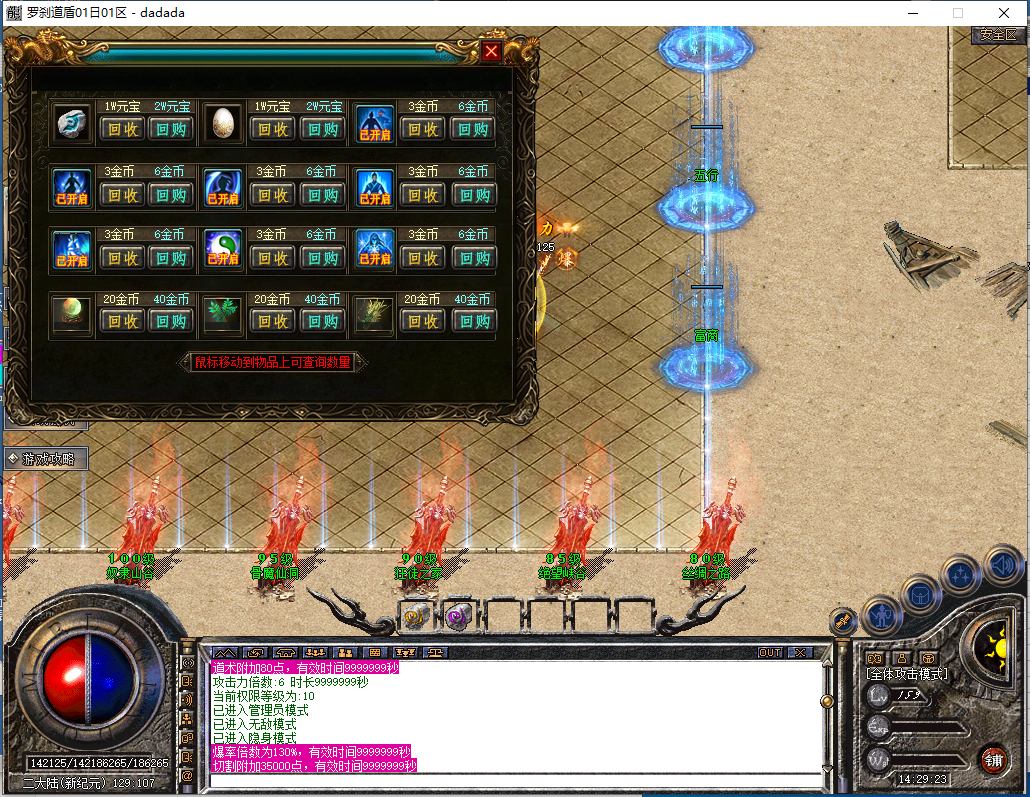Viewport: 1030px width, 797px height.
Task: Select the white egg item icon
Action: pyautogui.click(x=223, y=123)
